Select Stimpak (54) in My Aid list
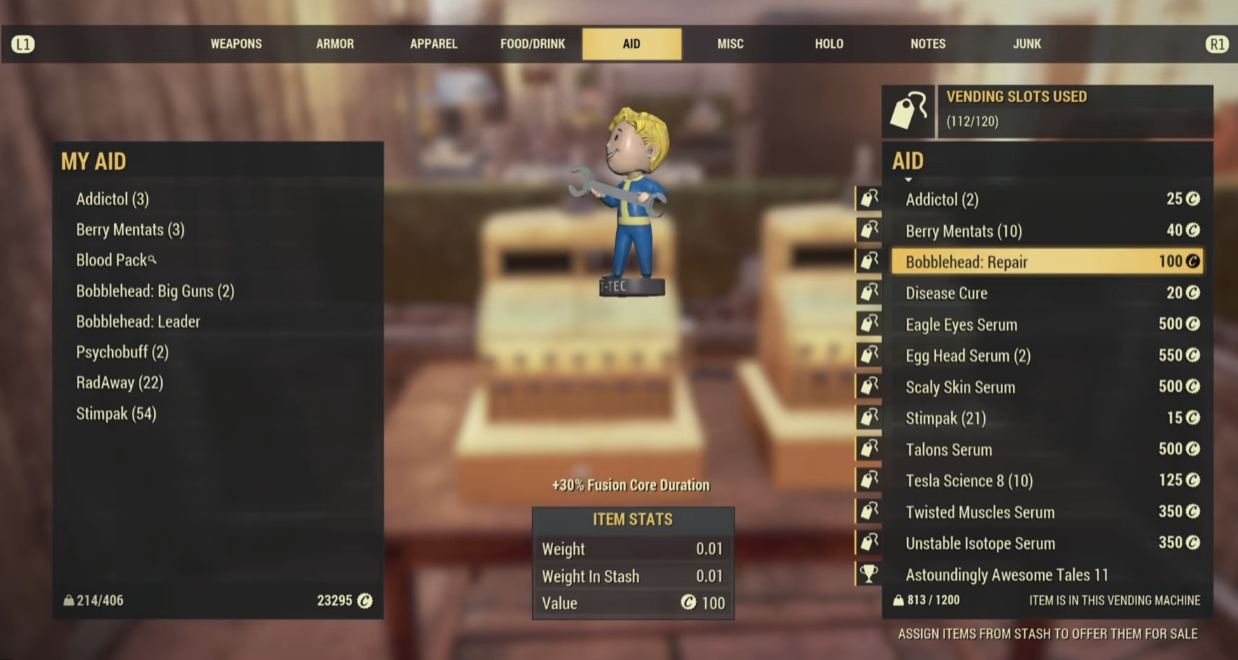 click(116, 414)
